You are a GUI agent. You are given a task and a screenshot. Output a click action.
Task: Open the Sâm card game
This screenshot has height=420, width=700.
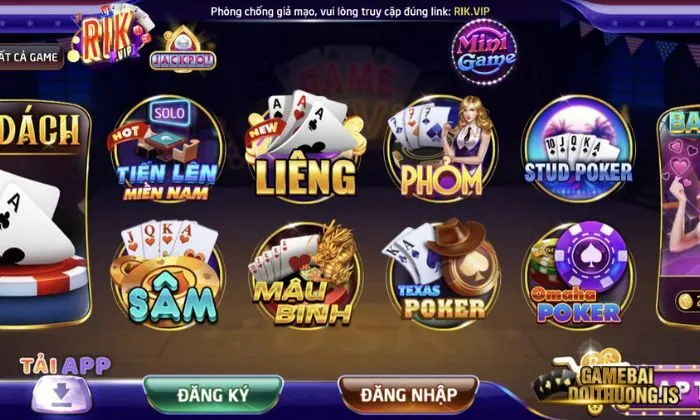(167, 270)
